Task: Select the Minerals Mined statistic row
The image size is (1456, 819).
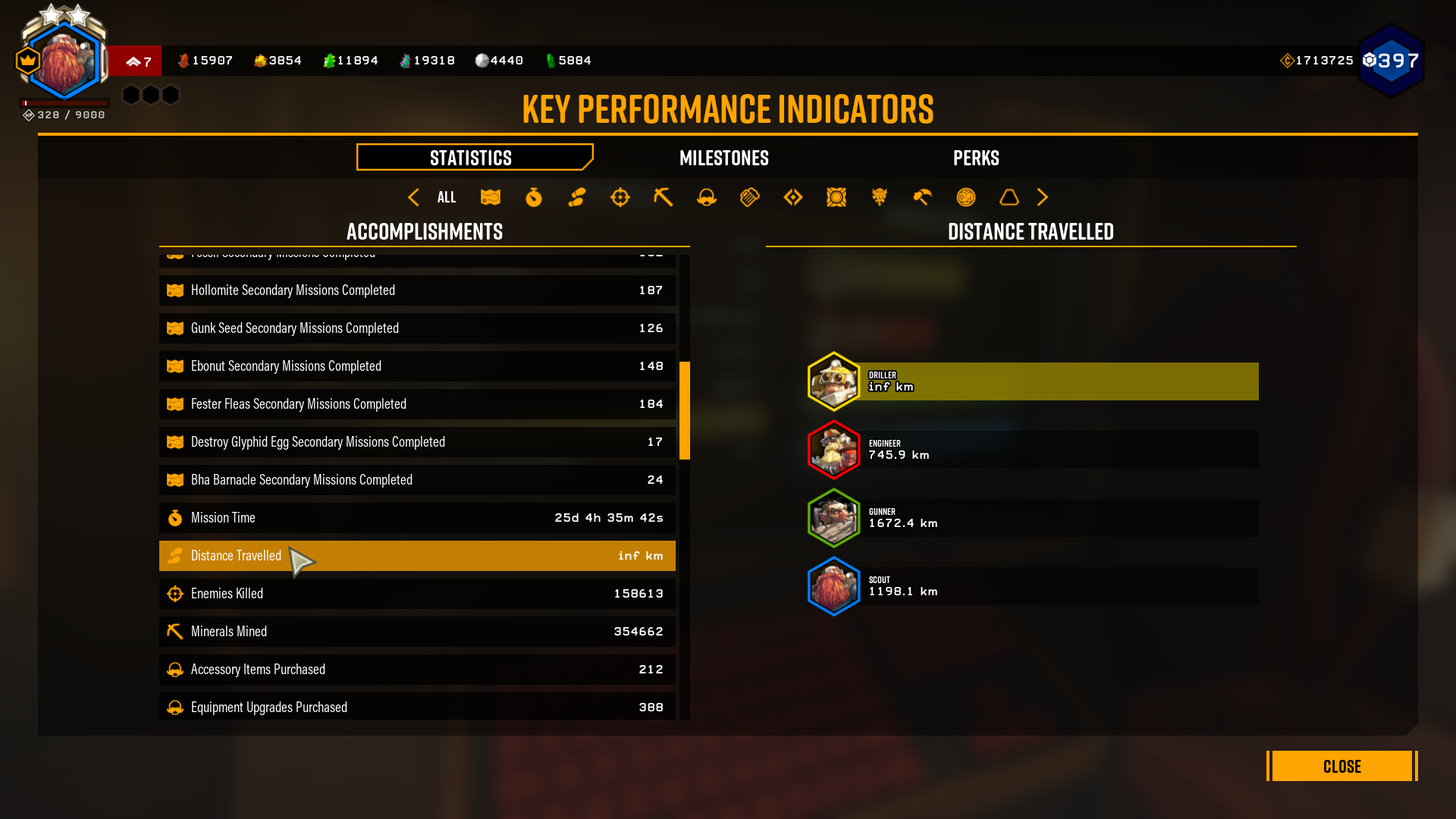Action: (417, 632)
